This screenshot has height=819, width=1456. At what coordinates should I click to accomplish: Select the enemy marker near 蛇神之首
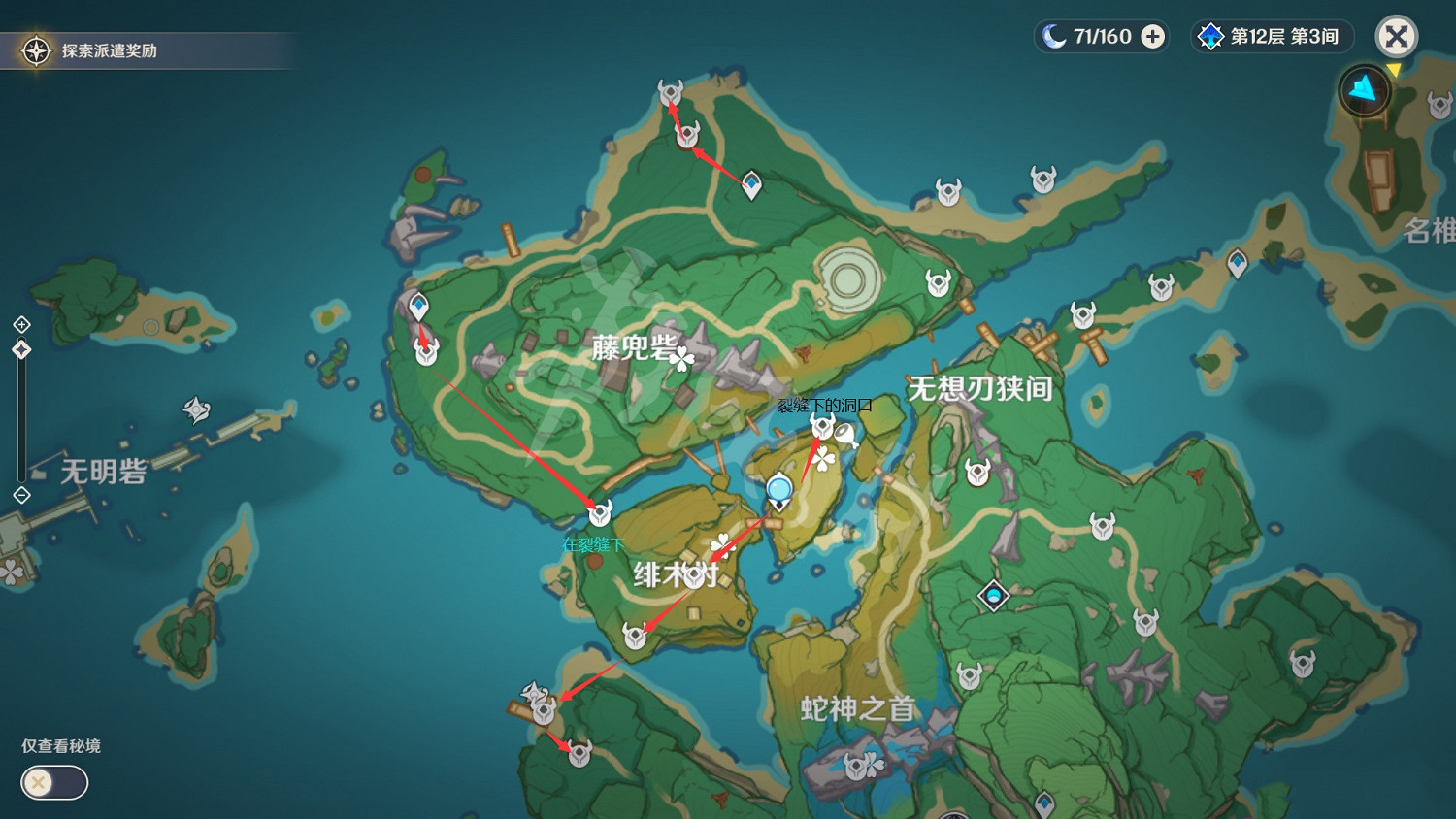point(858,766)
